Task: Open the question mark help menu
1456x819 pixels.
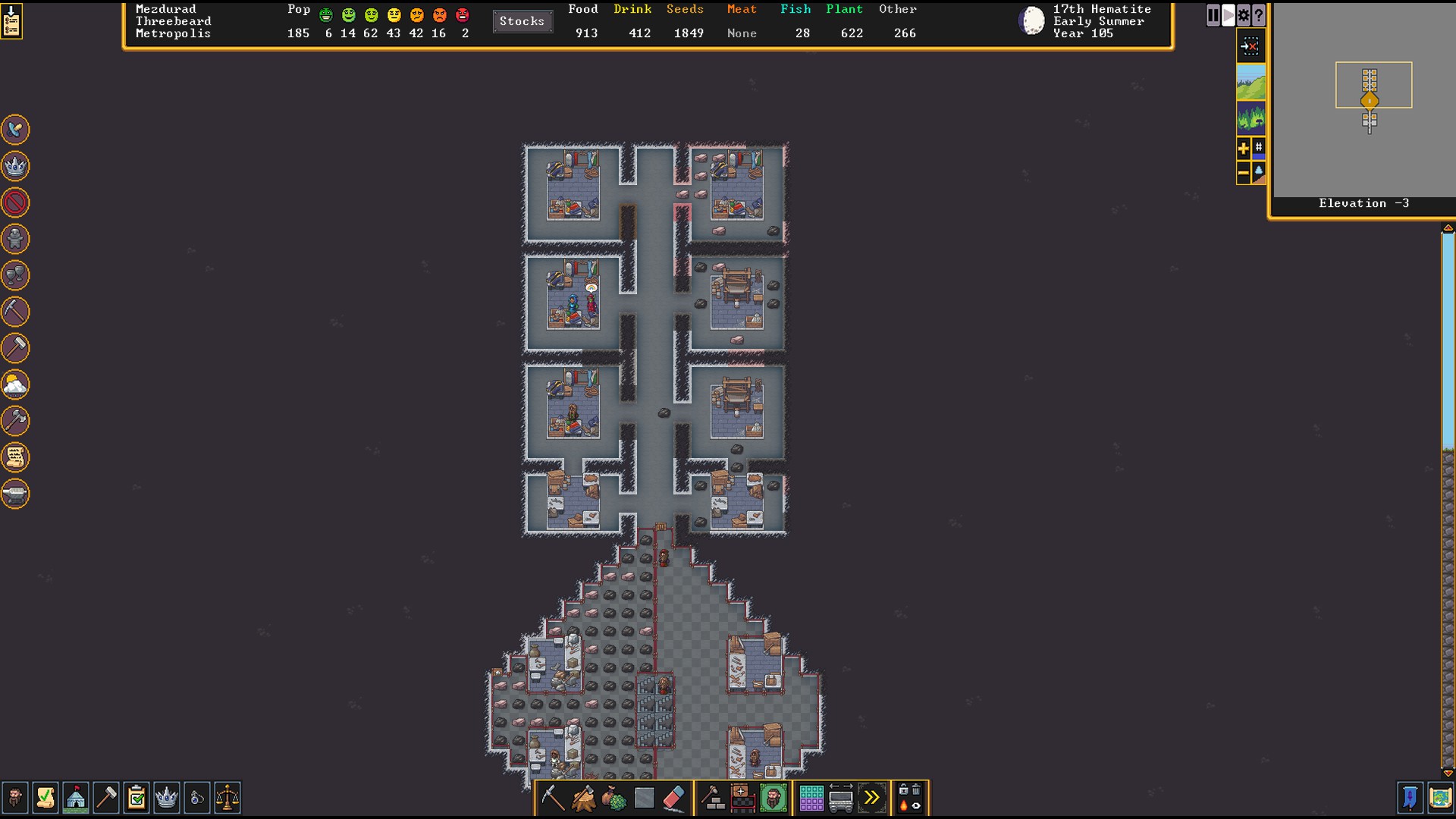Action: [1259, 15]
